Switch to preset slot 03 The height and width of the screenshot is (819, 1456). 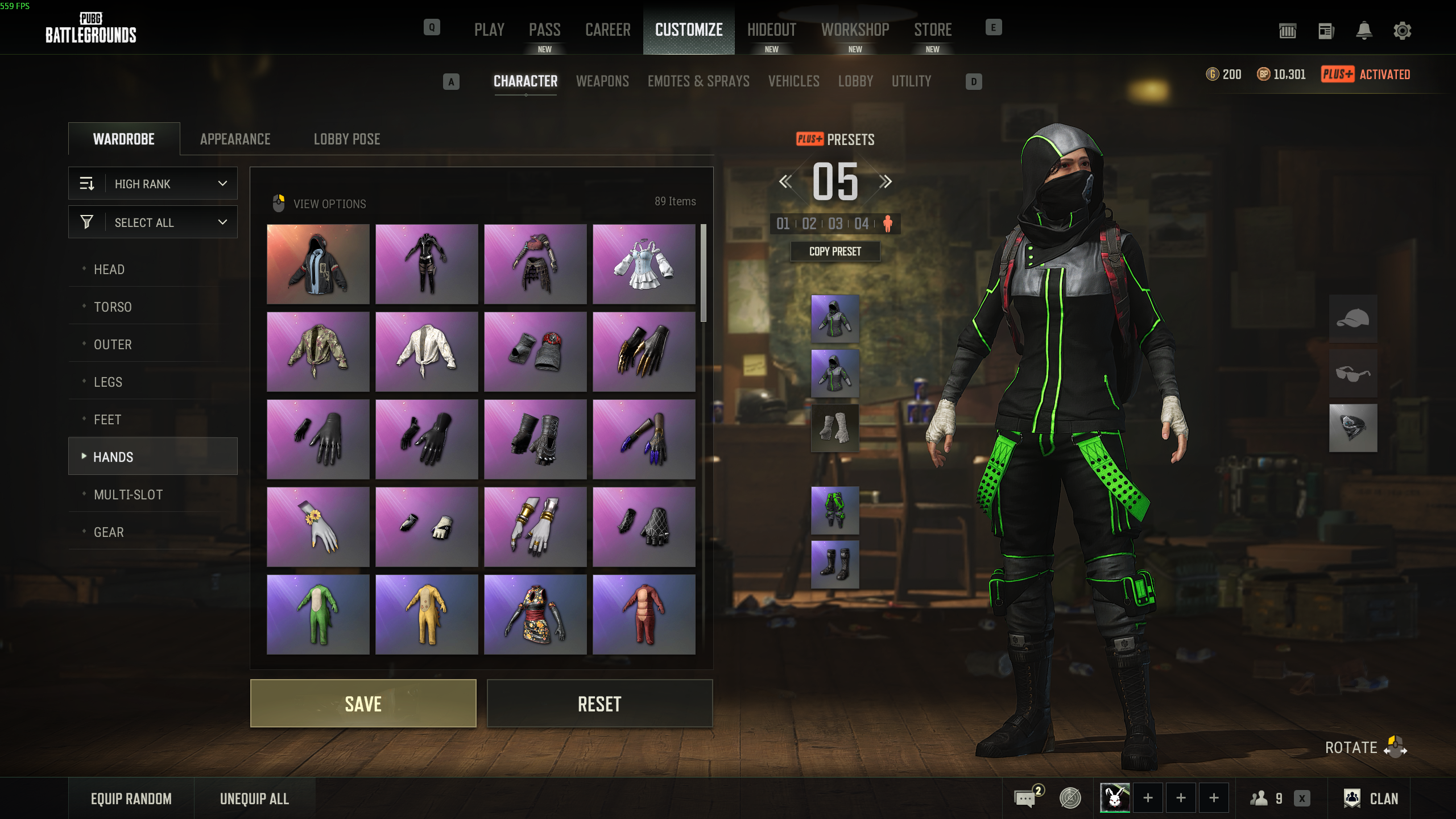tap(835, 224)
